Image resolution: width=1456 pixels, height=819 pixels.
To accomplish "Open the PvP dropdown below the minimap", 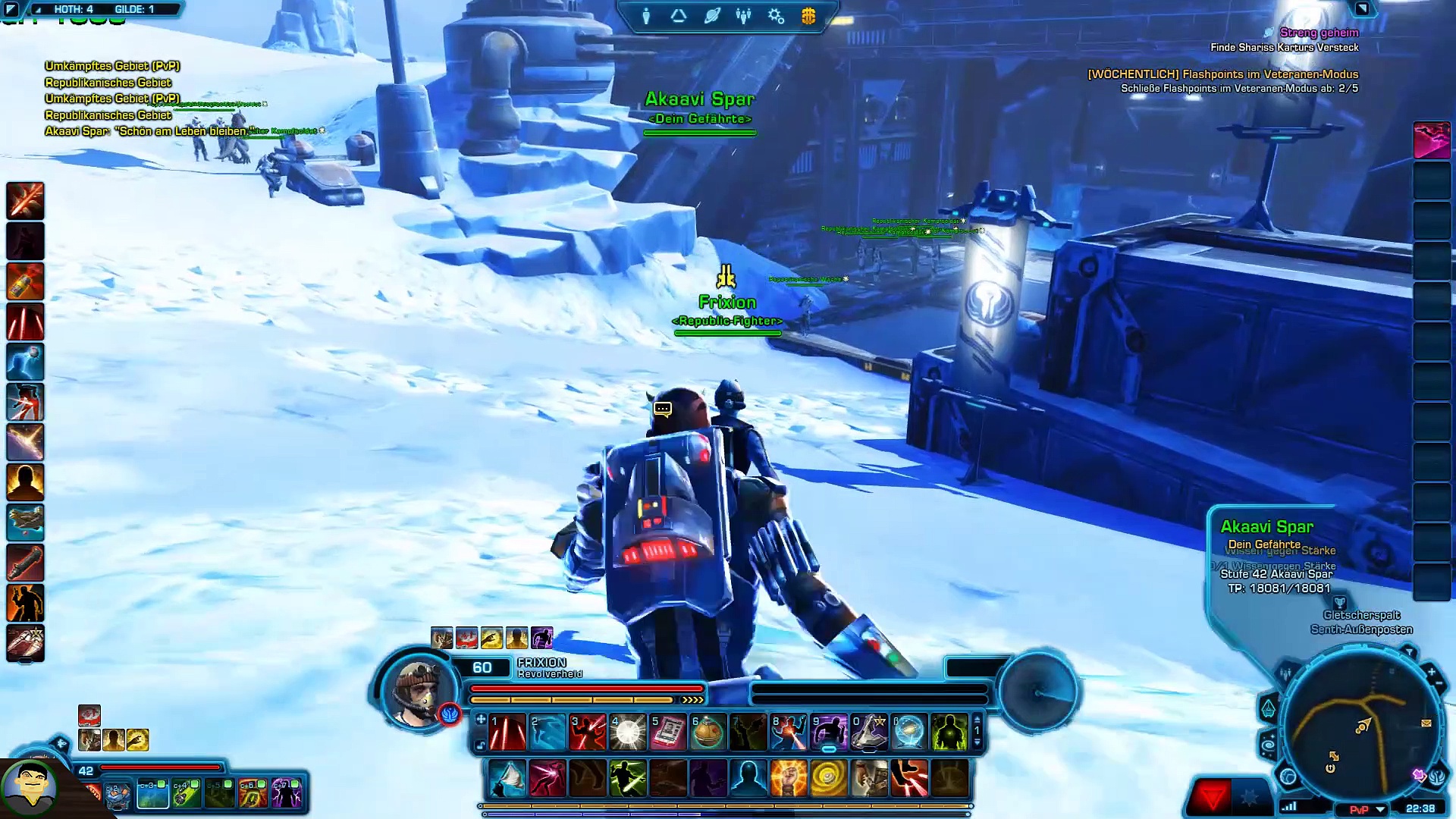I will pyautogui.click(x=1380, y=809).
